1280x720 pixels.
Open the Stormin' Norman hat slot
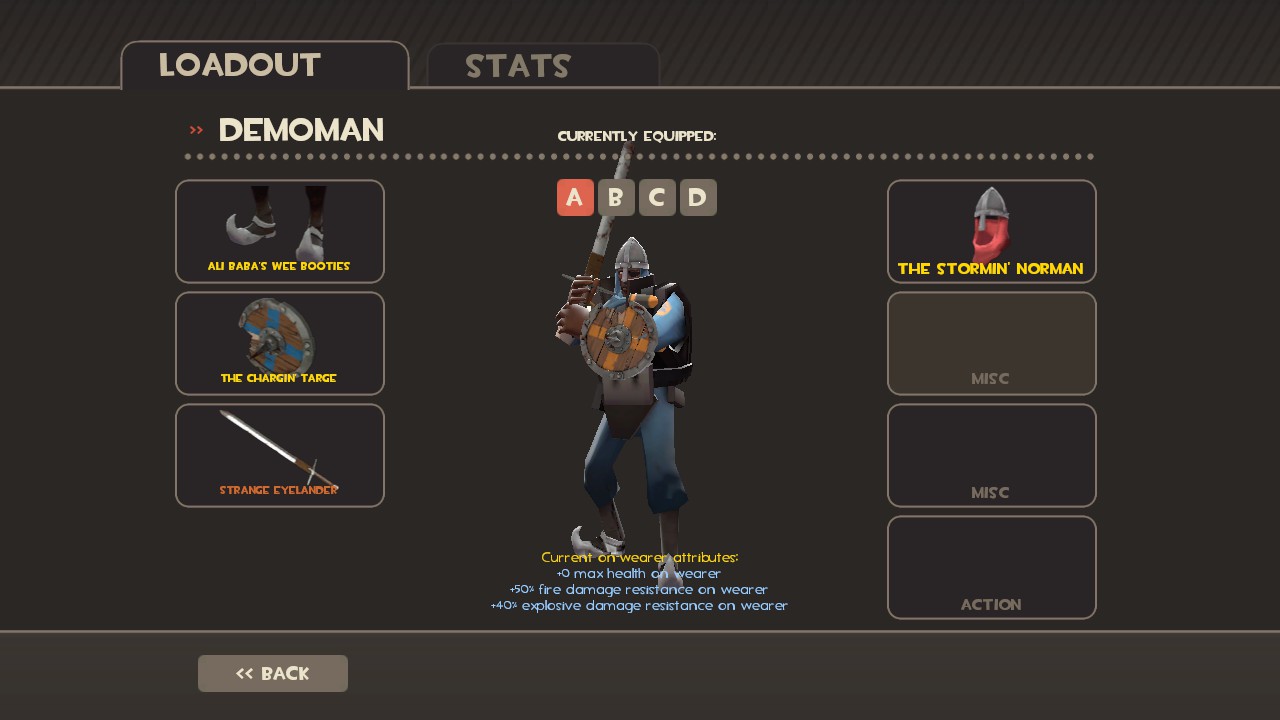pyautogui.click(x=991, y=231)
